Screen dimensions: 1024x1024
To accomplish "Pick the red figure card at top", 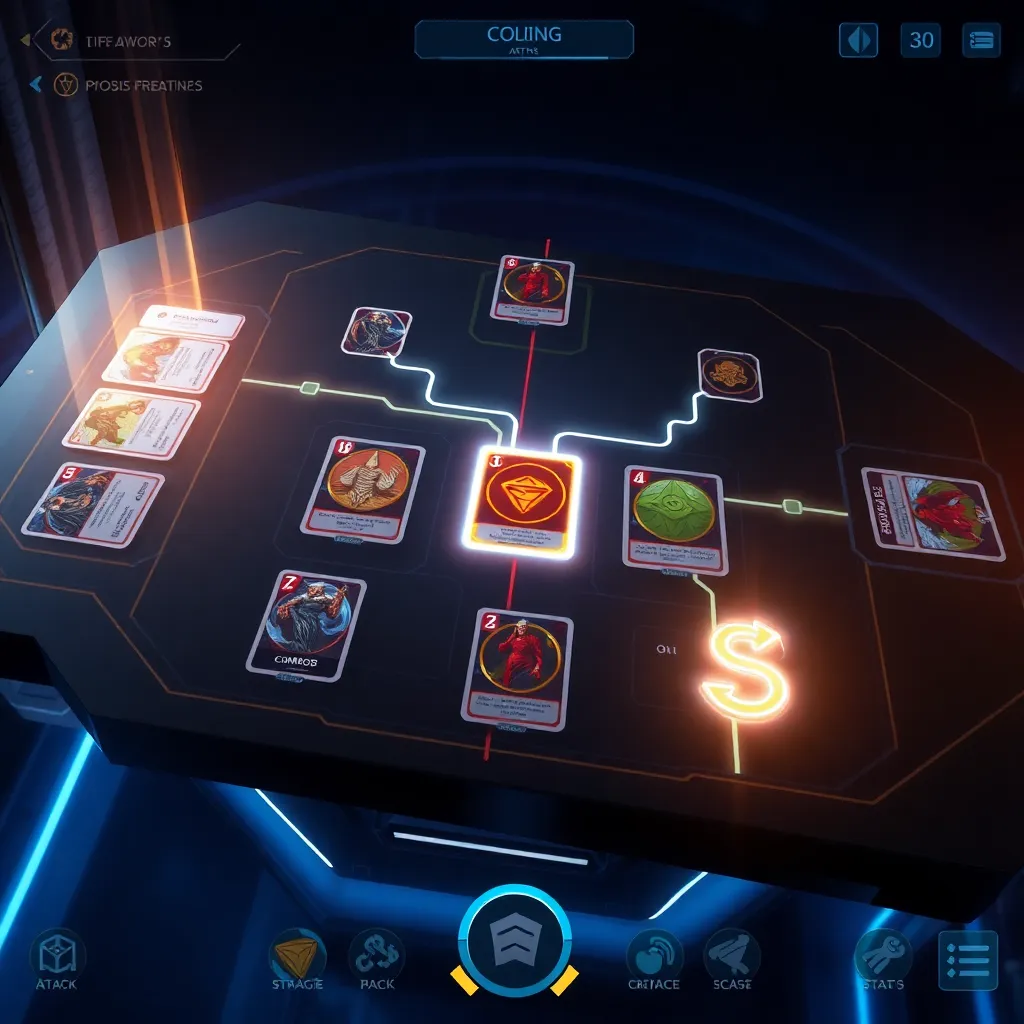I will click(532, 289).
